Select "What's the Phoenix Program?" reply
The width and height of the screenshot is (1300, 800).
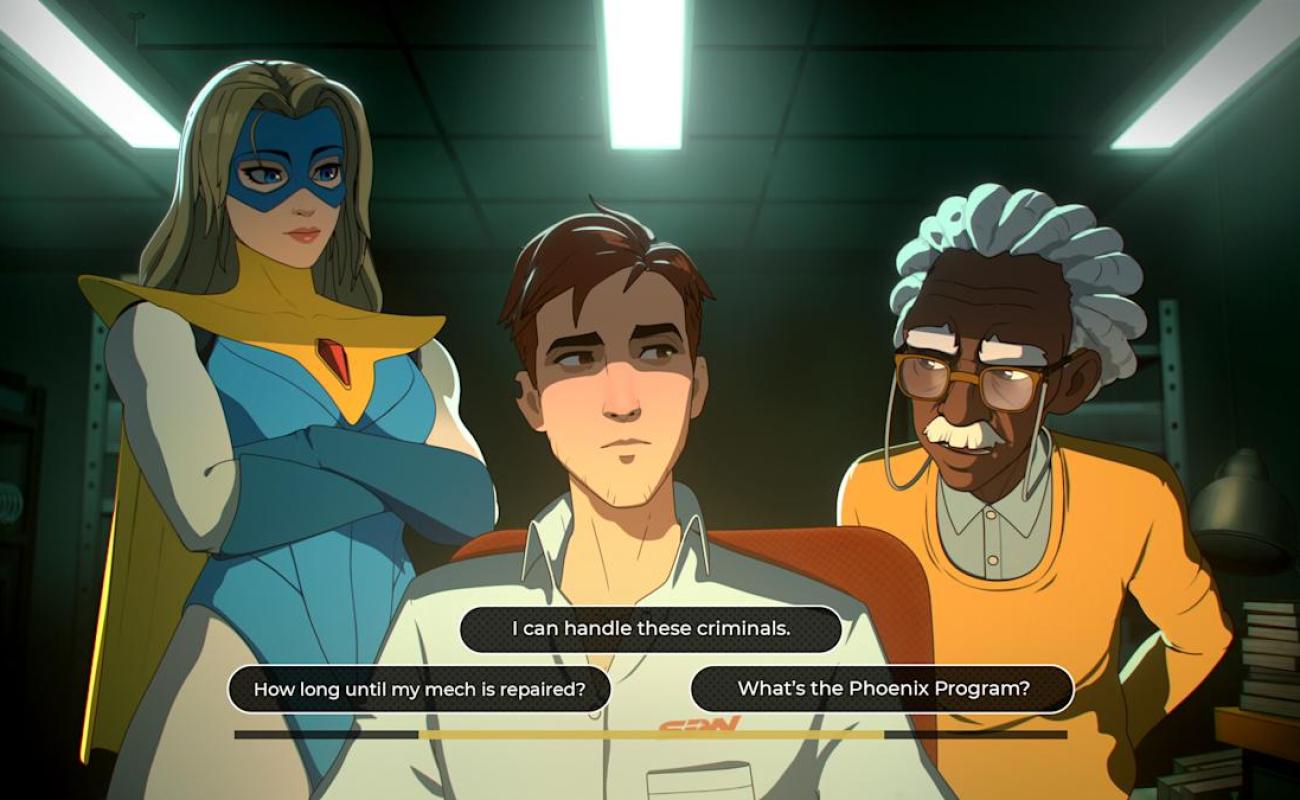click(x=882, y=688)
